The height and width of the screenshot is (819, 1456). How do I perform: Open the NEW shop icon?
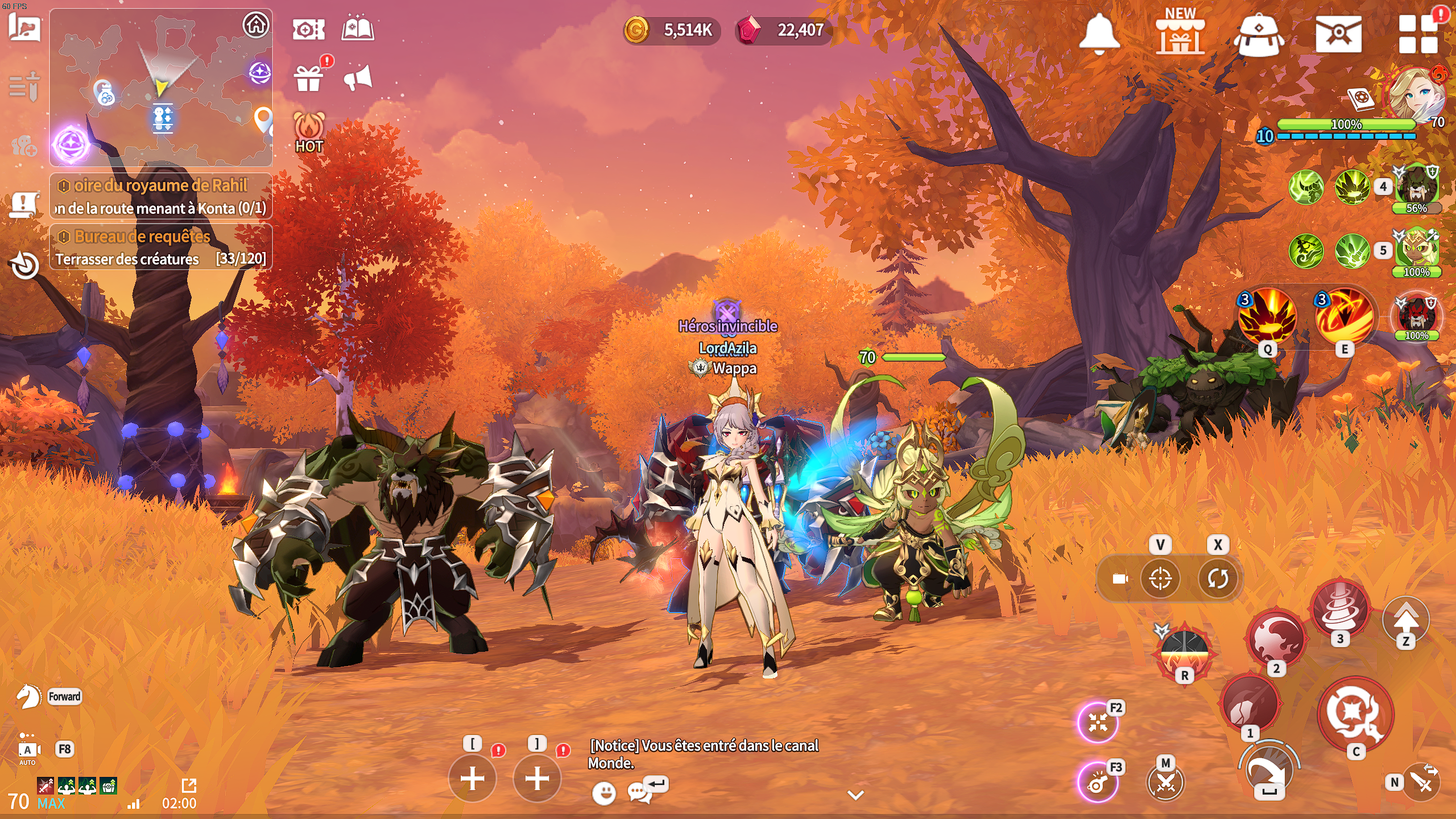point(1180,33)
